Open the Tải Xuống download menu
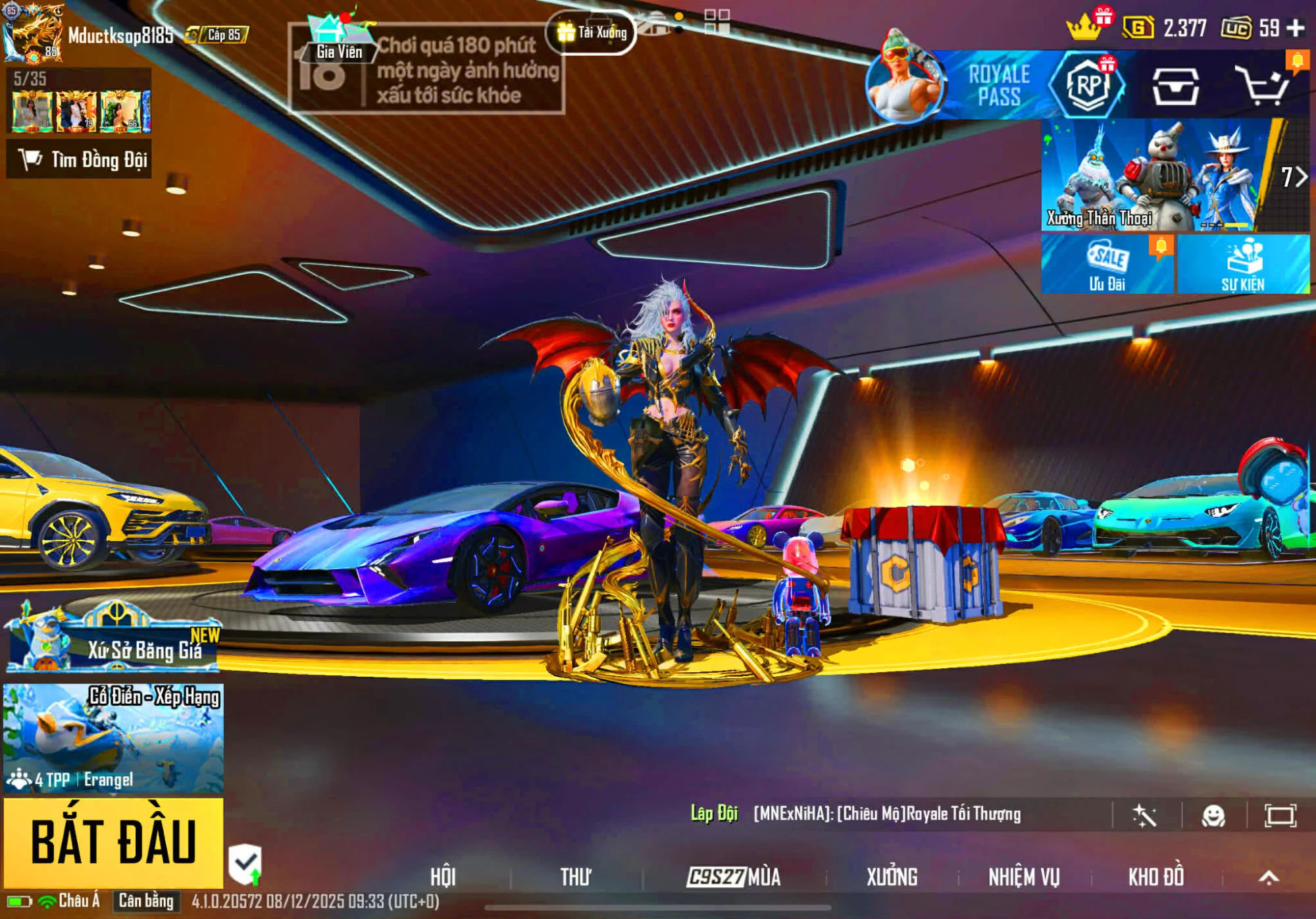Image resolution: width=1316 pixels, height=919 pixels. [x=592, y=32]
